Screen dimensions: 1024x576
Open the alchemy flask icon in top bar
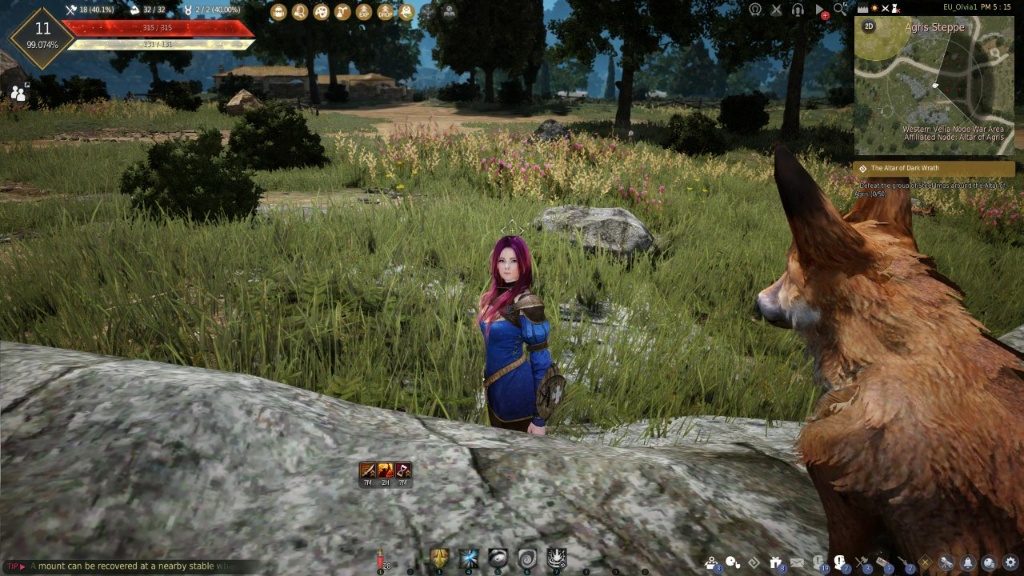[342, 12]
